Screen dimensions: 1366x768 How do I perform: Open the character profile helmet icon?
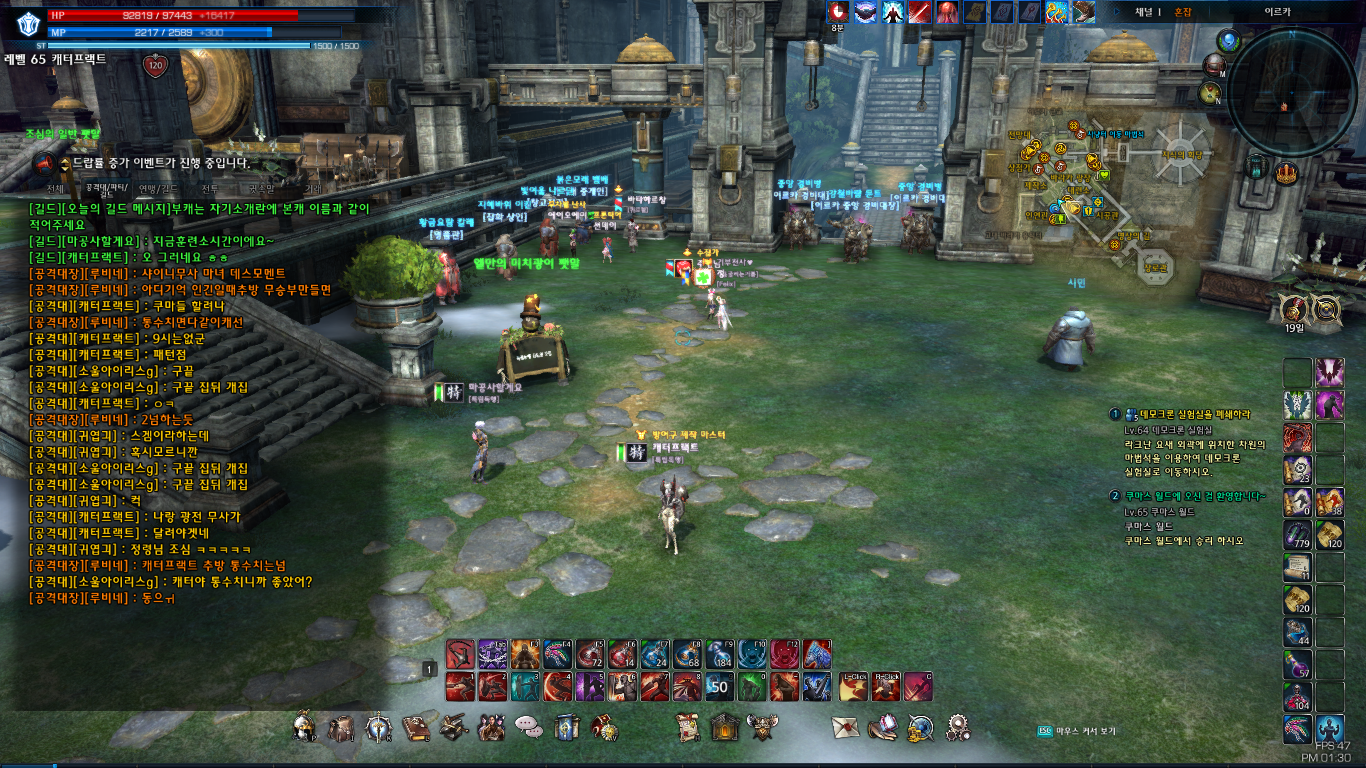pos(305,728)
